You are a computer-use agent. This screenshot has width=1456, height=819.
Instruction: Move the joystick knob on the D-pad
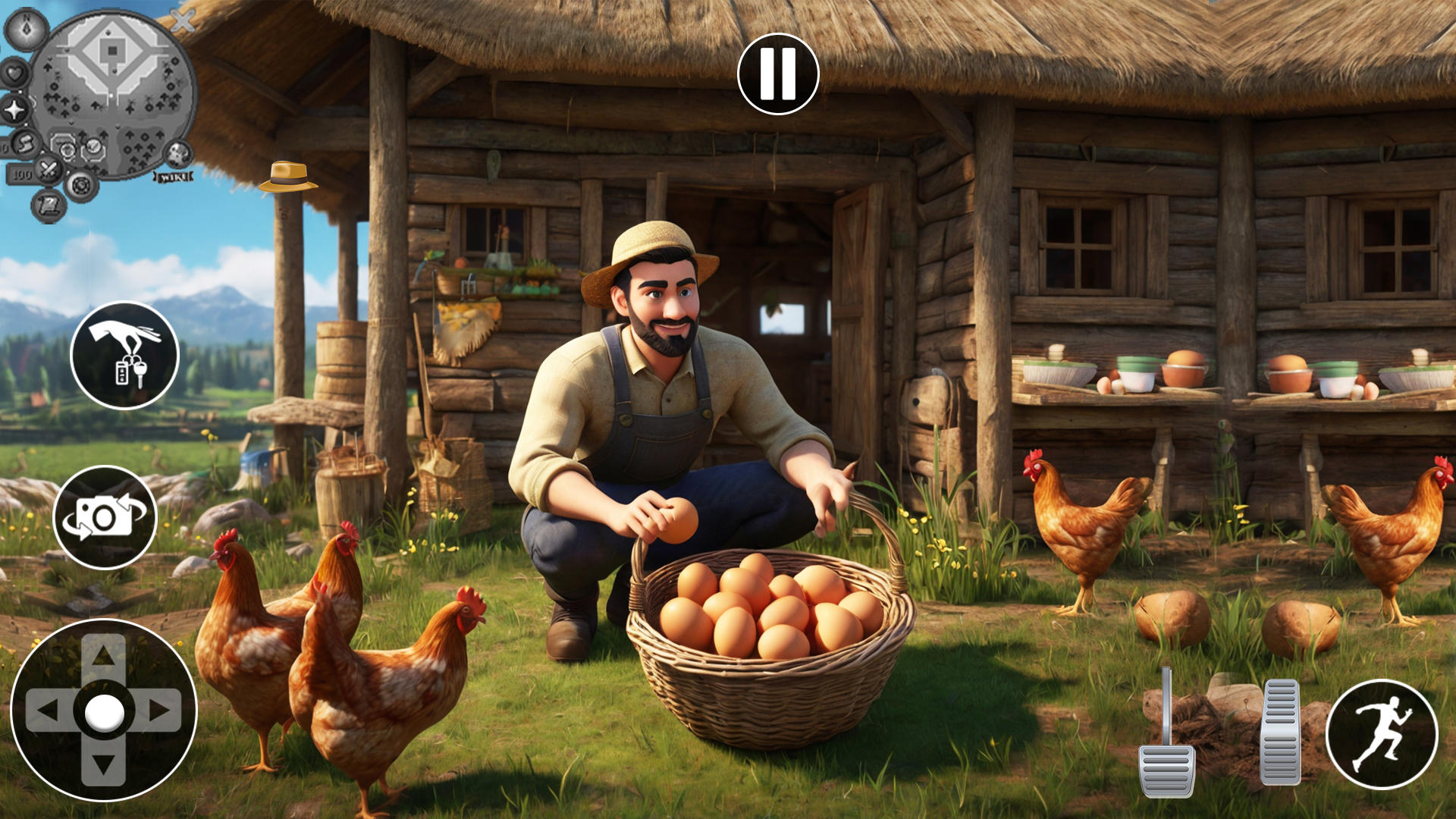tap(104, 711)
